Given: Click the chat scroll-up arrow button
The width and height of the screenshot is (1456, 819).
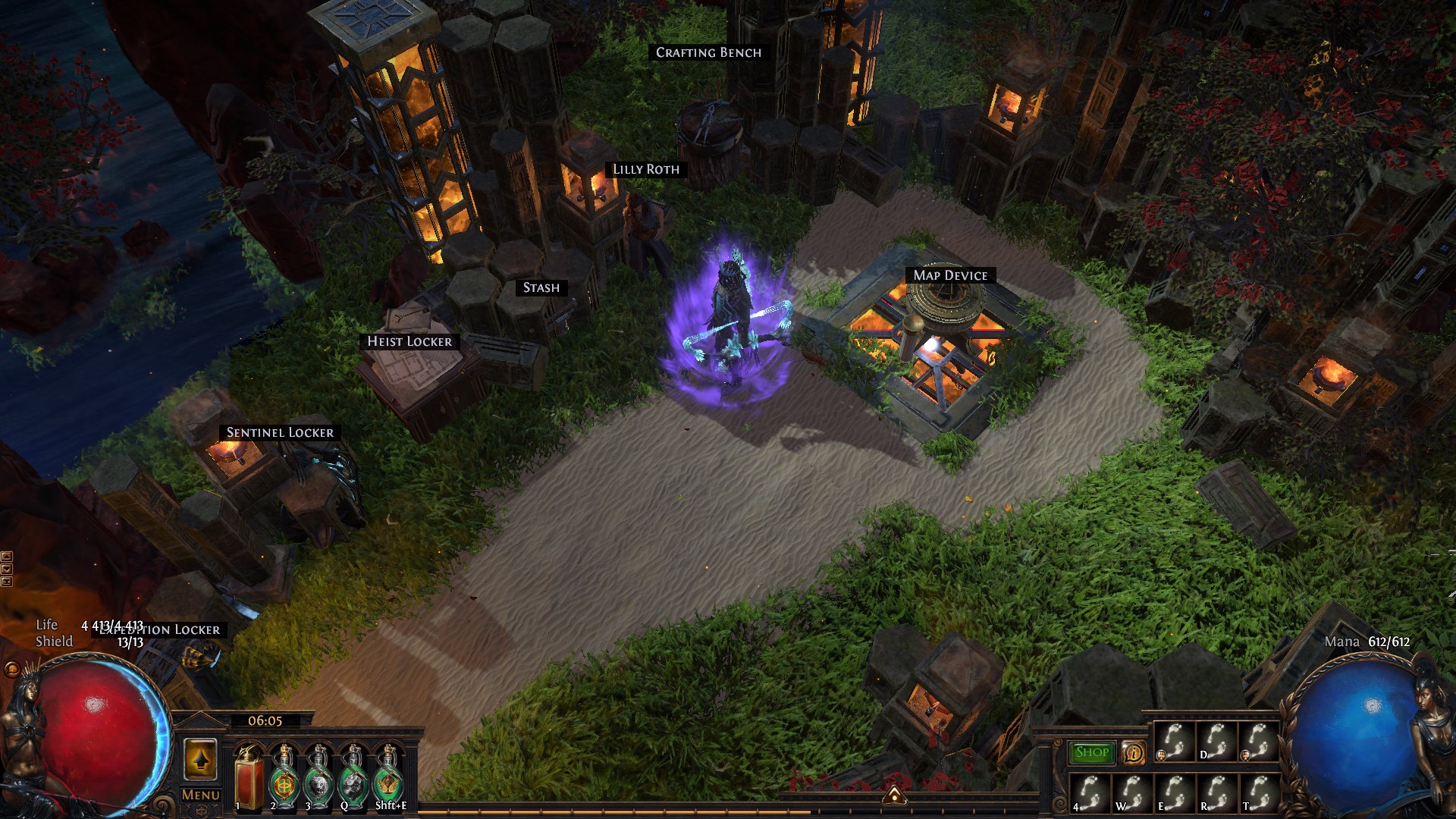Looking at the screenshot, I should 7,557.
